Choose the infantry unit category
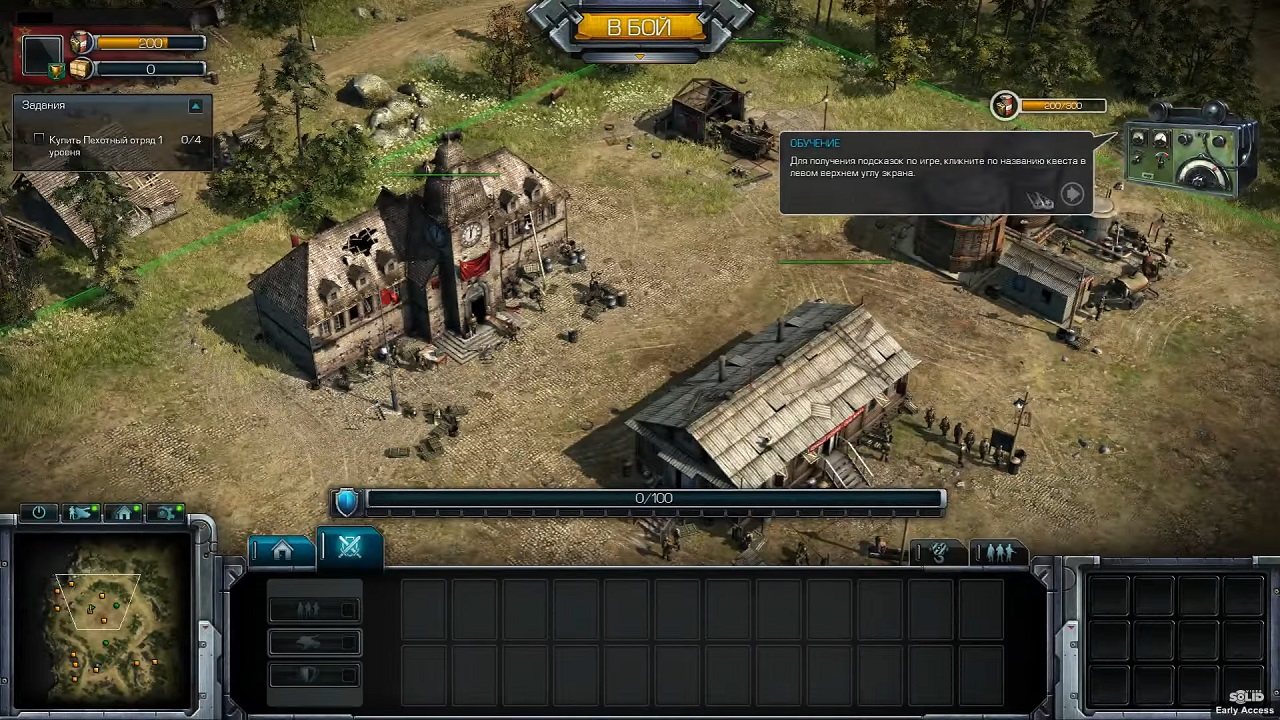The image size is (1280, 720). [314, 608]
